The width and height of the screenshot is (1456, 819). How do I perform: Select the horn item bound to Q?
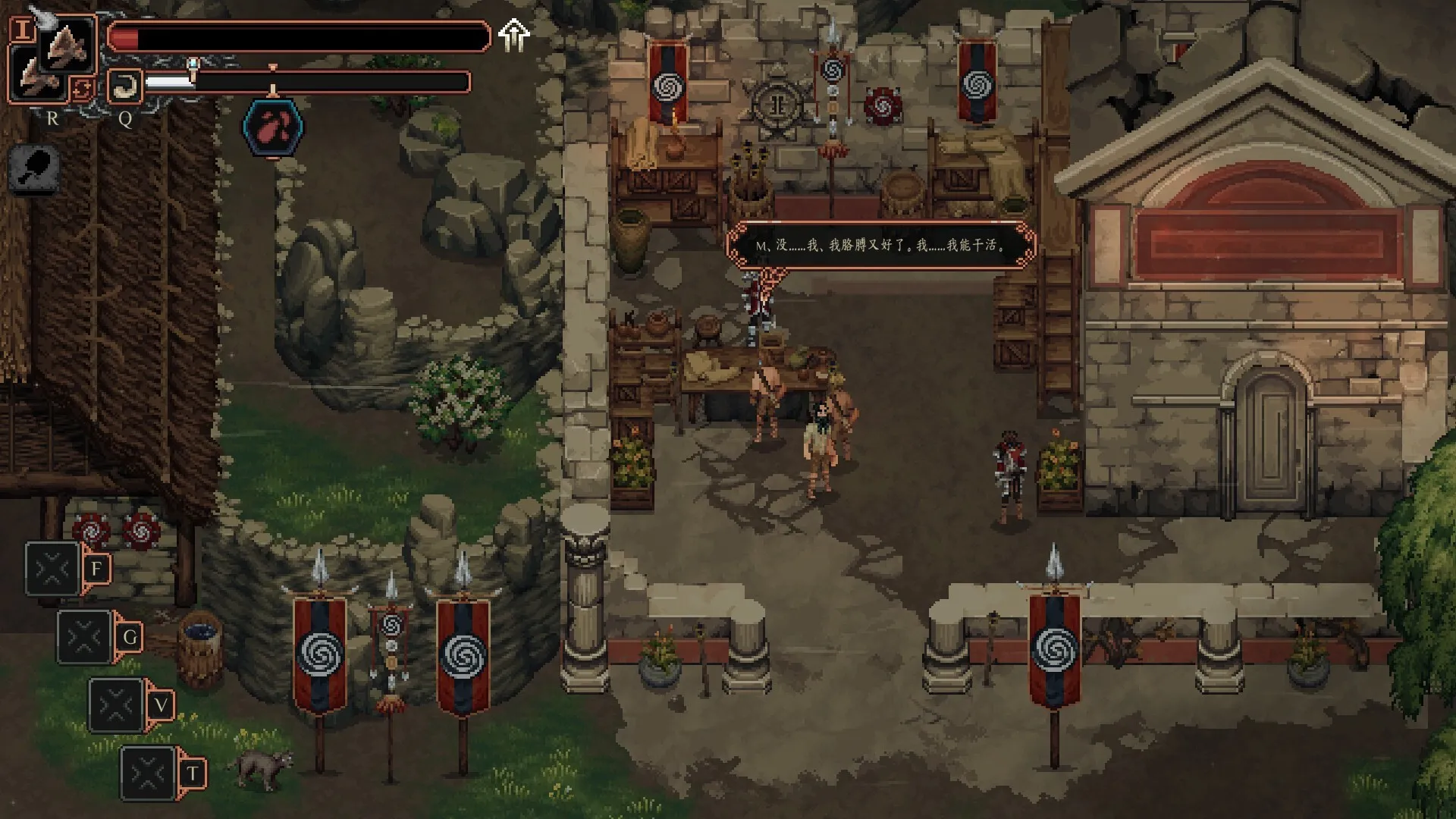coord(124,86)
